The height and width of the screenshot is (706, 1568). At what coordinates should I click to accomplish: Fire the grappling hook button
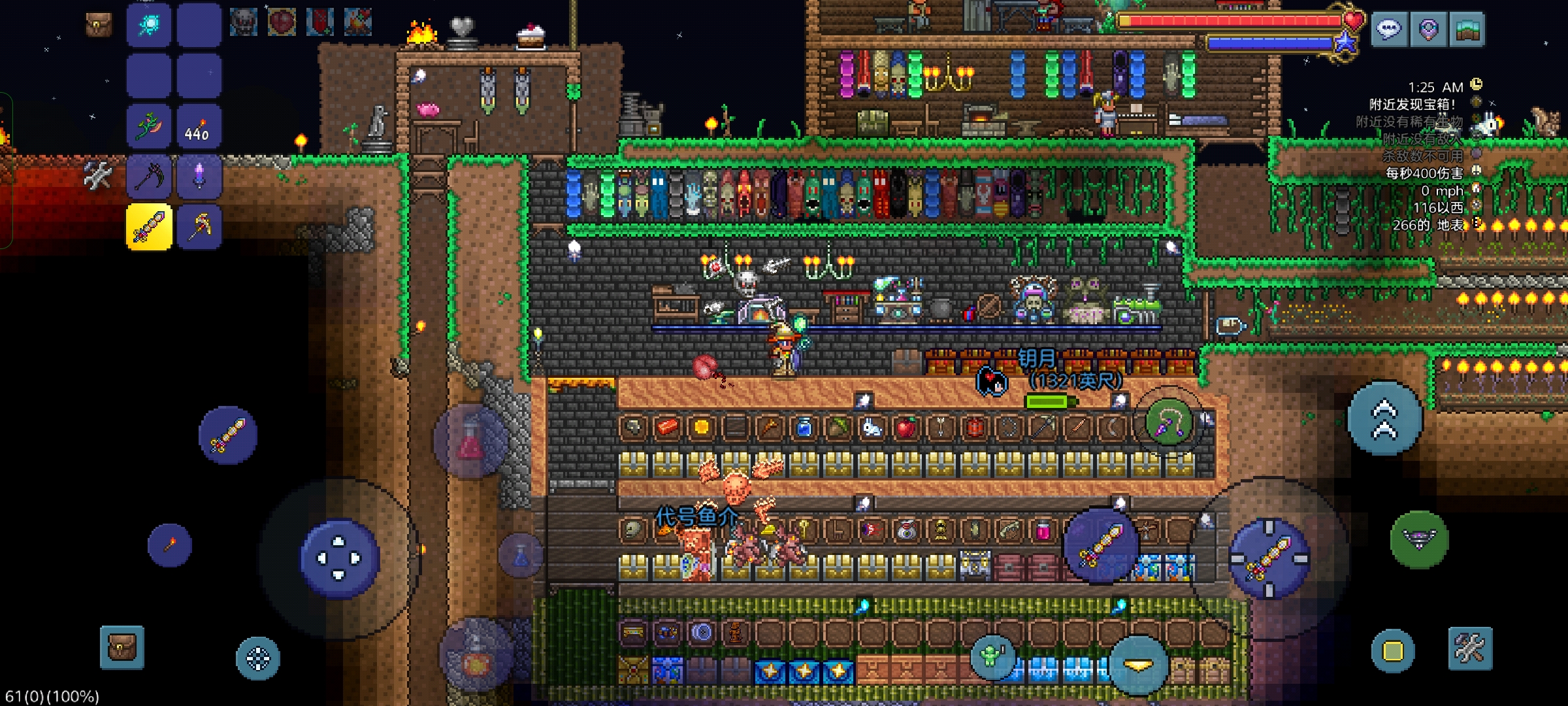[1169, 424]
